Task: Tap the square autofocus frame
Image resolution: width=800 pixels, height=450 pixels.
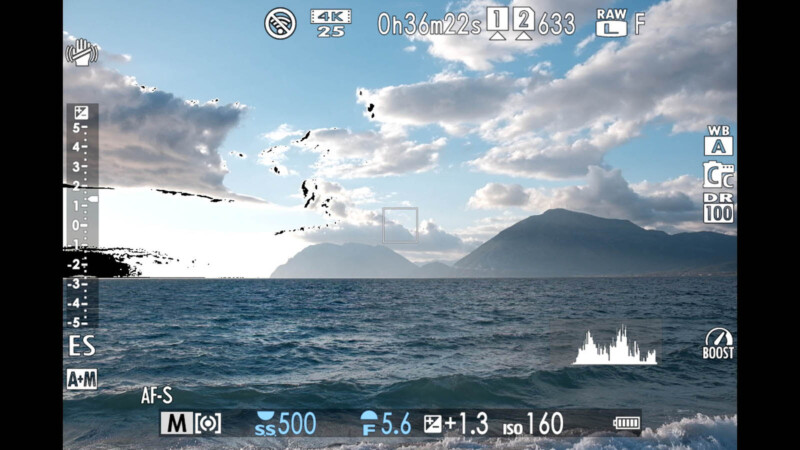Action: (x=400, y=225)
